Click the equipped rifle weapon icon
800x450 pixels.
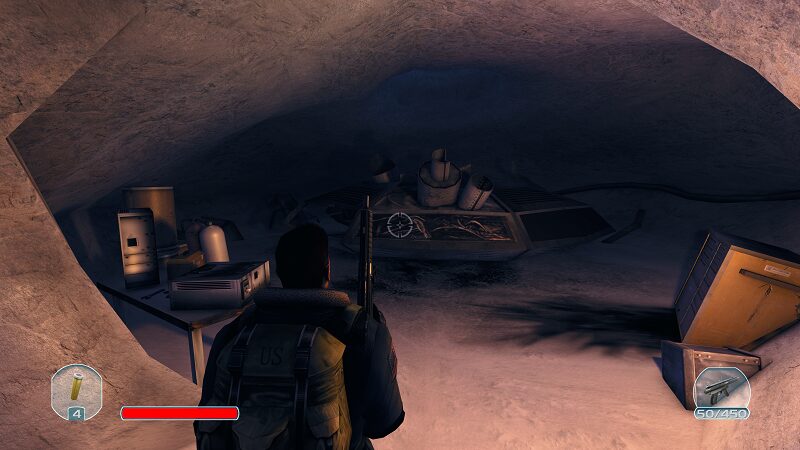[x=720, y=388]
